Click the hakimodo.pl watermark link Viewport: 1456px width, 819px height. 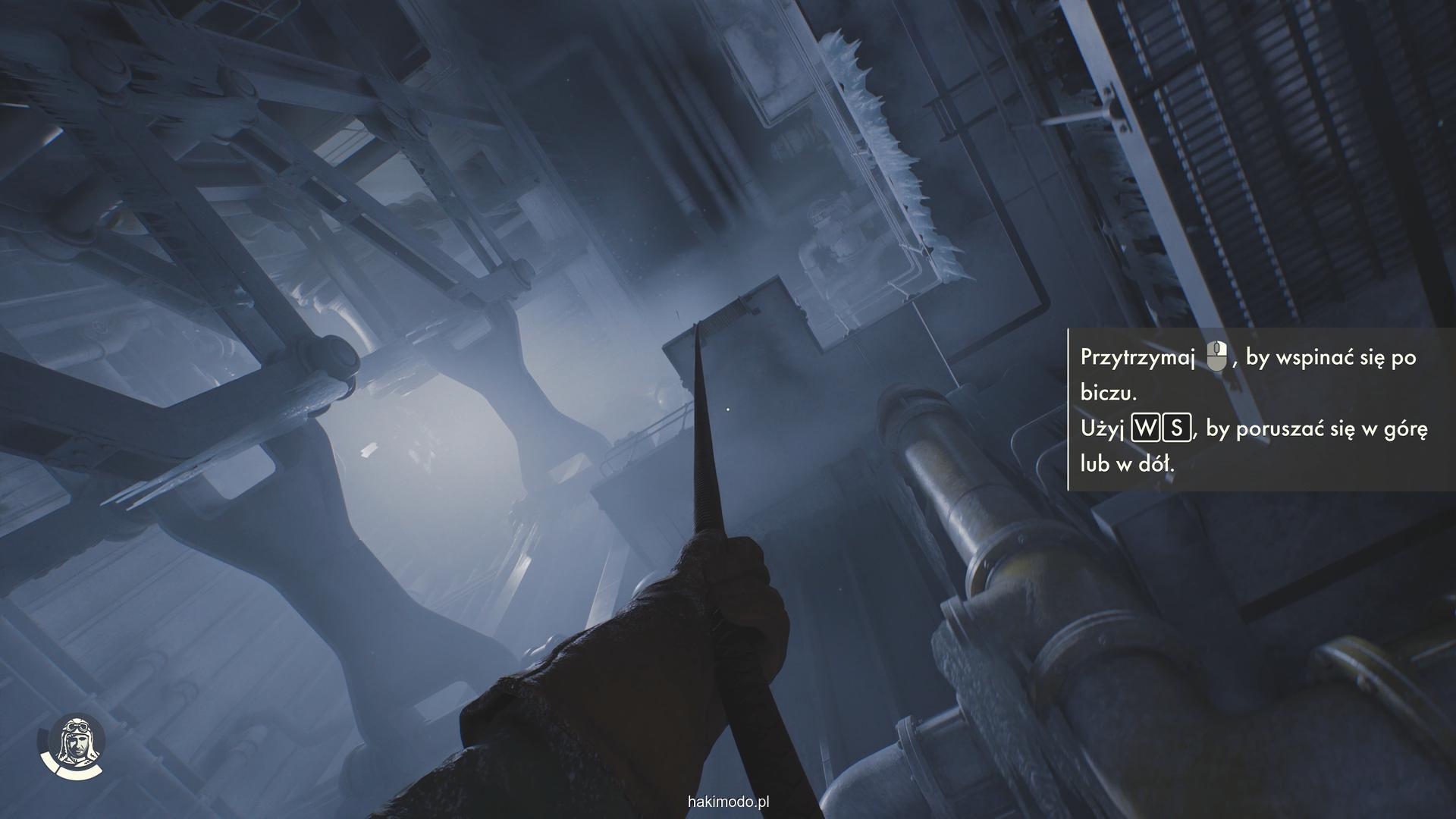pyautogui.click(x=728, y=802)
